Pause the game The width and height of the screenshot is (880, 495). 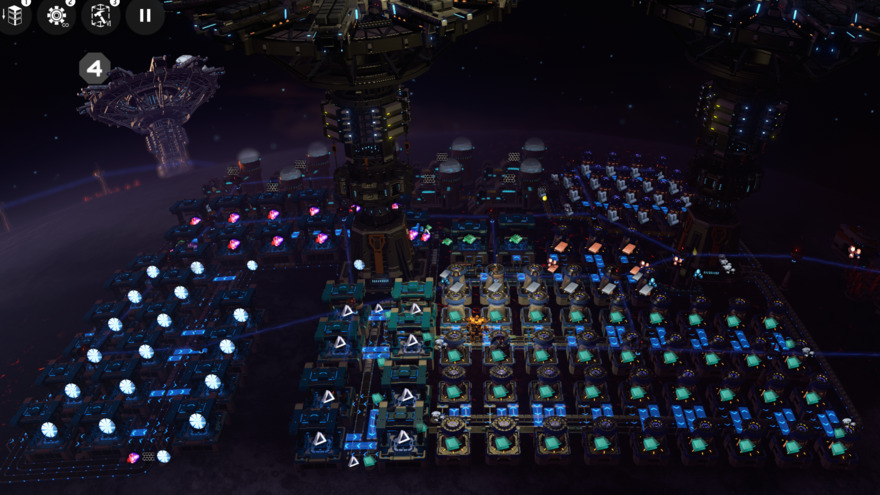pos(145,16)
